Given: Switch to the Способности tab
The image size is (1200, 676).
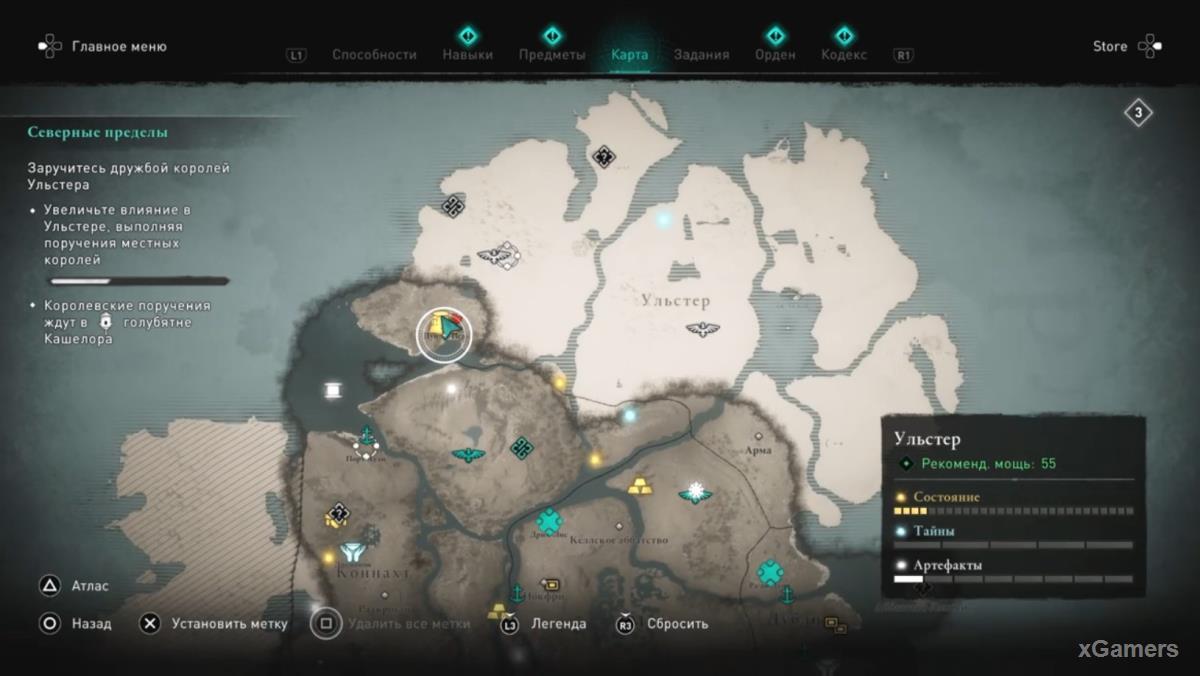Looking at the screenshot, I should pos(374,55).
